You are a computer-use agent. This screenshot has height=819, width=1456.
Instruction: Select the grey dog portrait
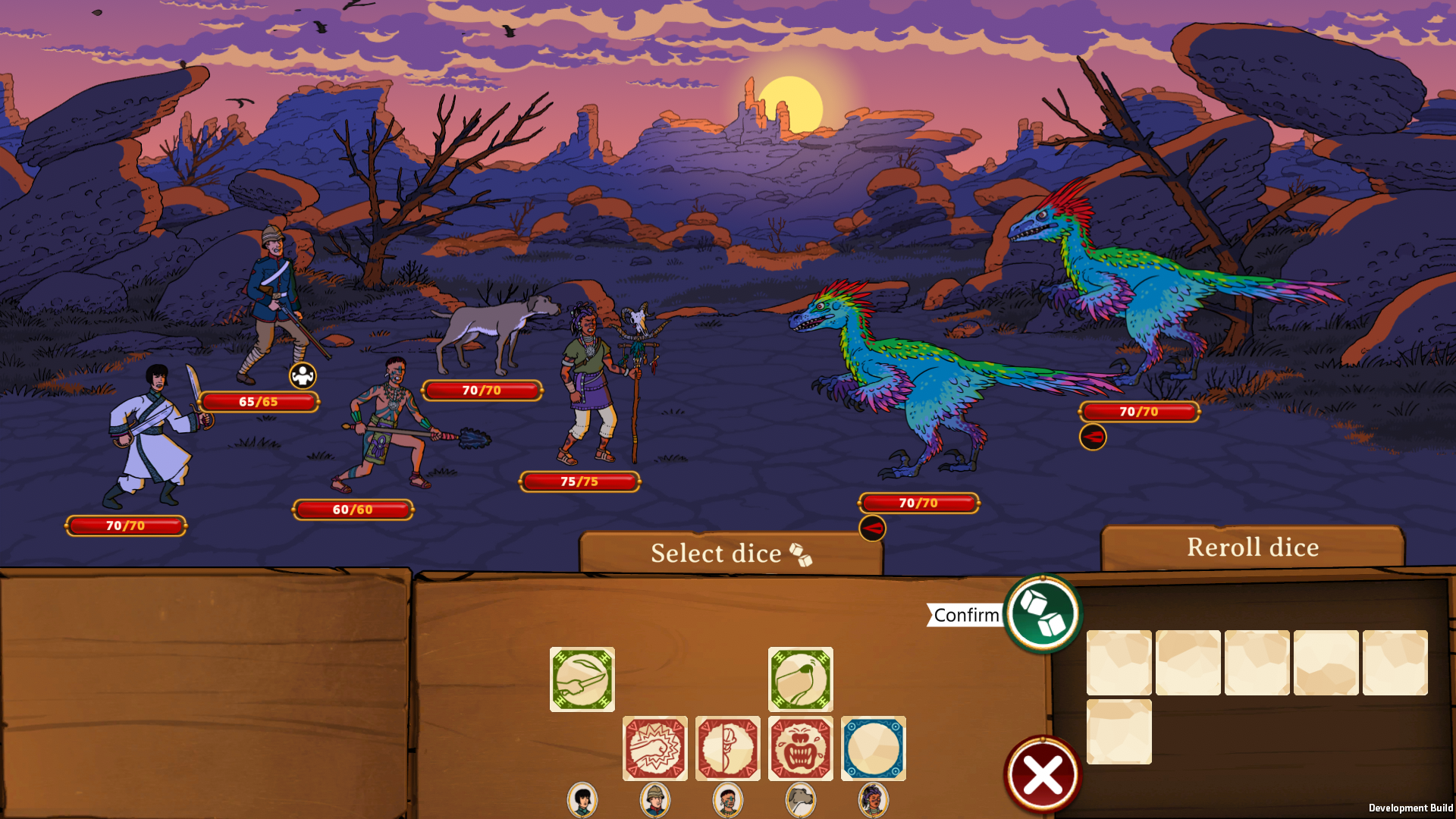coord(801,799)
